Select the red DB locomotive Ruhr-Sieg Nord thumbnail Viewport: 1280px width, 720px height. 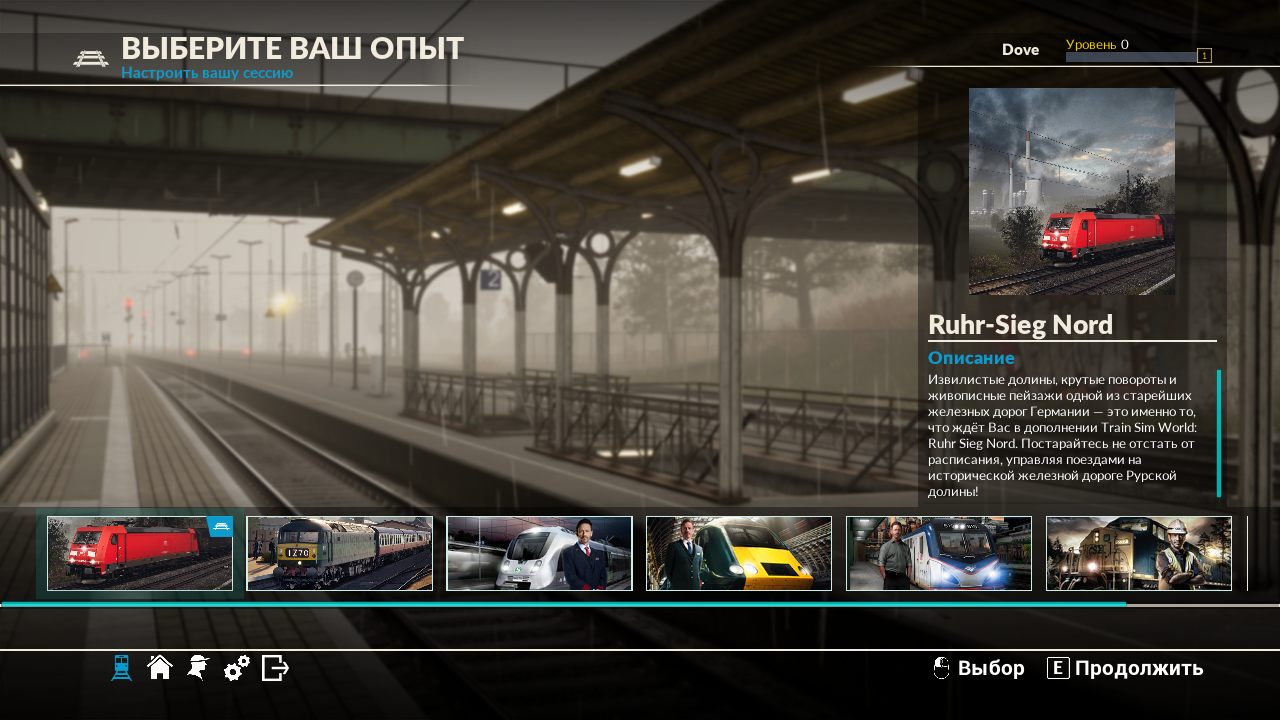pyautogui.click(x=140, y=553)
